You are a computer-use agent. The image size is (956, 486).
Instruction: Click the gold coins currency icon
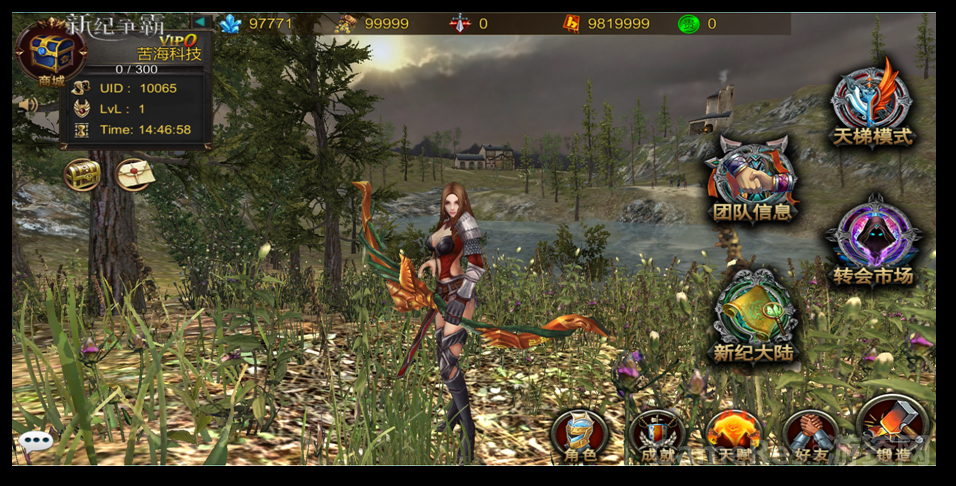pos(346,23)
